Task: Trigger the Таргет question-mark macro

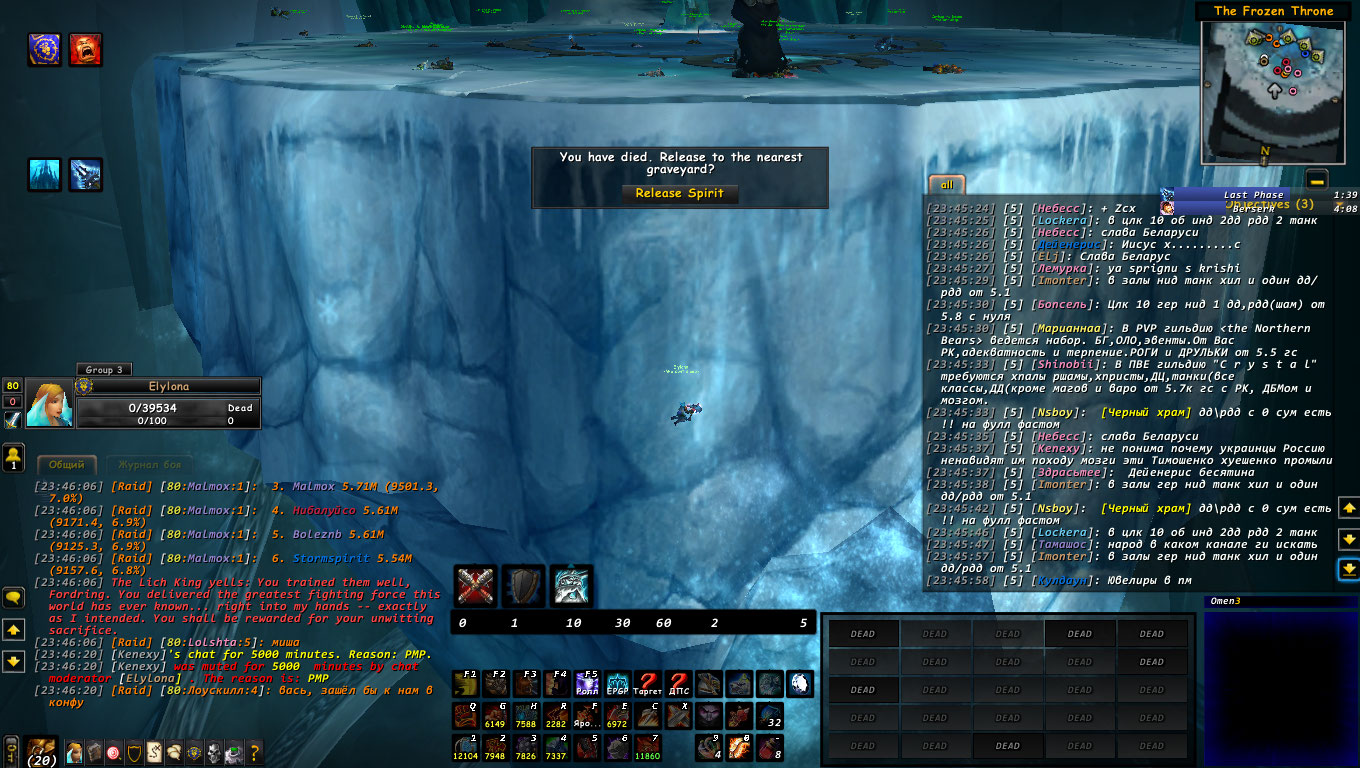Action: tap(647, 684)
